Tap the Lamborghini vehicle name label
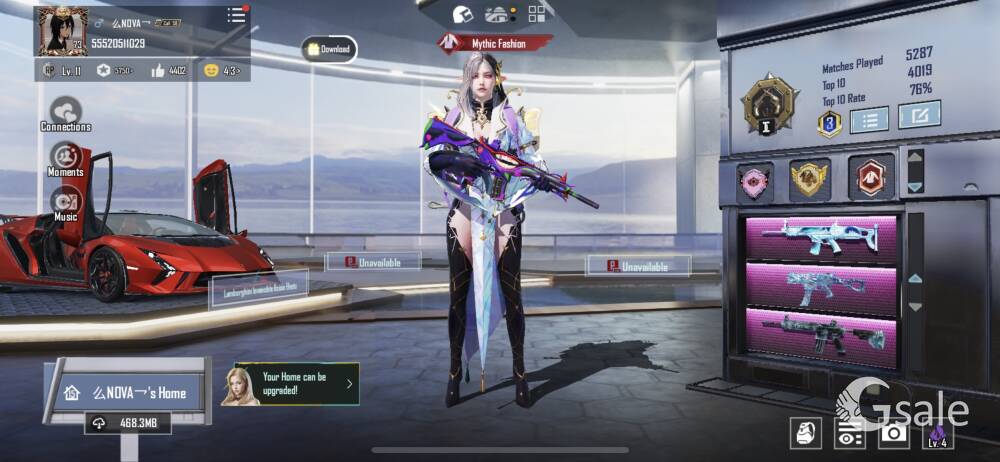Image resolution: width=1000 pixels, height=462 pixels. (x=258, y=289)
